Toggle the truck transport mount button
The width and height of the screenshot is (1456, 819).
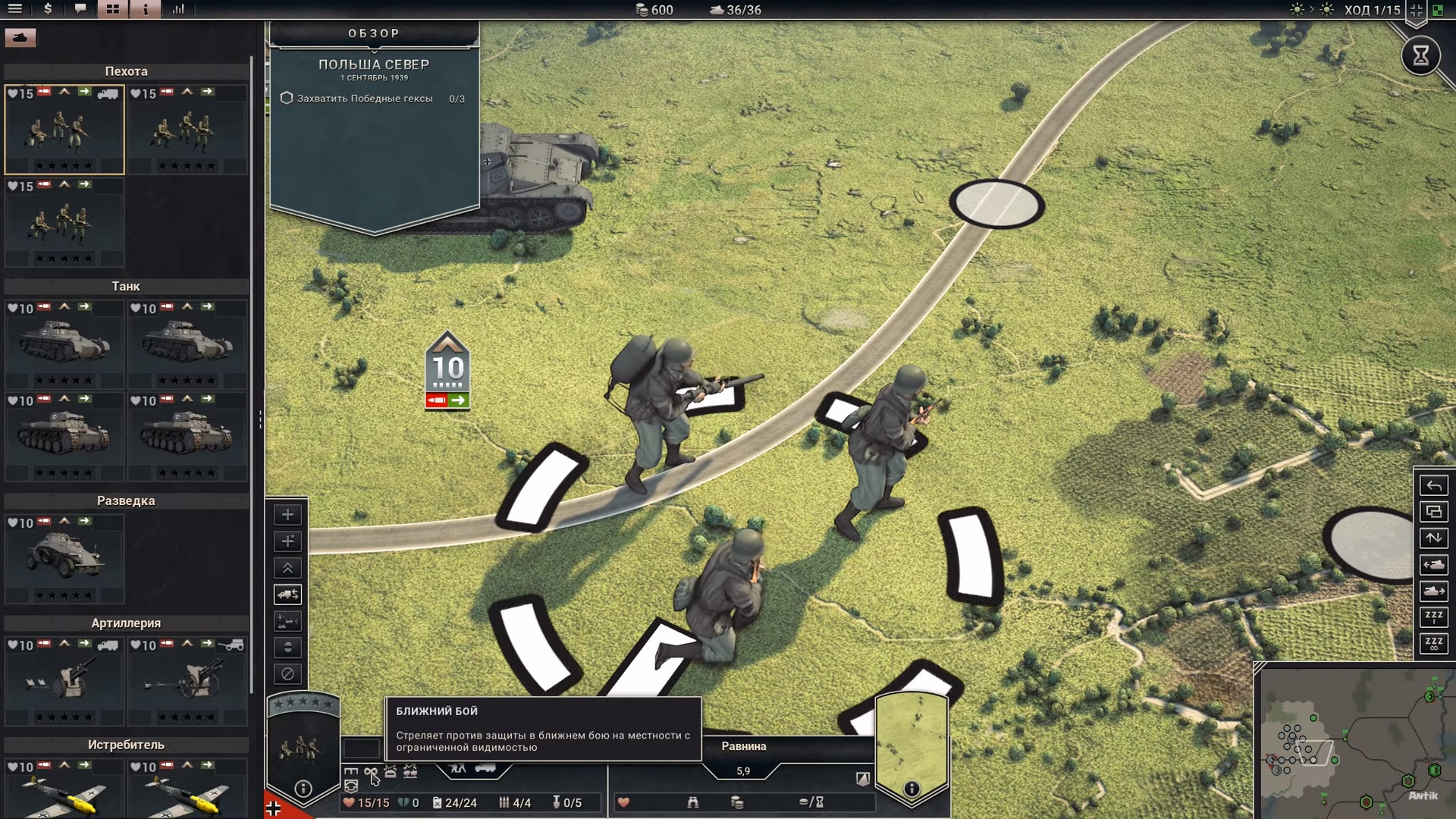coord(287,595)
